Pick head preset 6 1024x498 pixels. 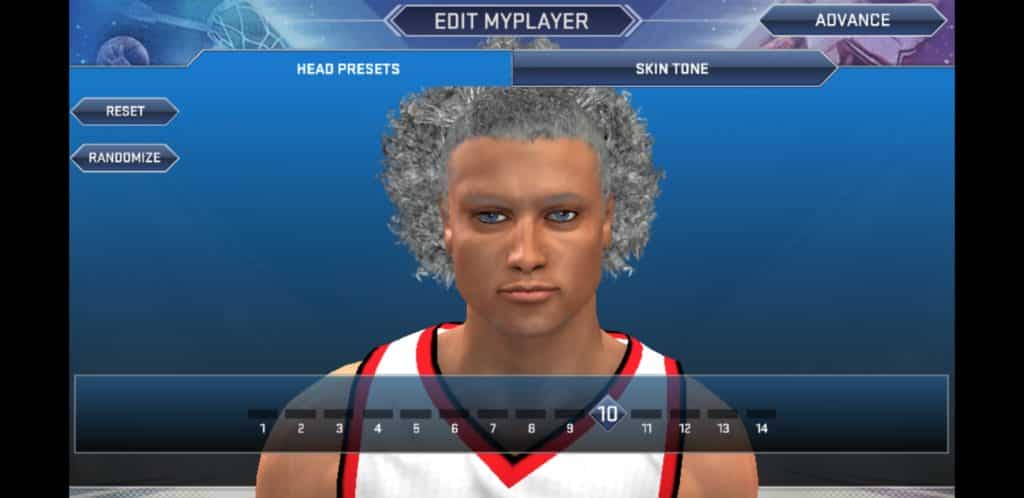(x=454, y=420)
